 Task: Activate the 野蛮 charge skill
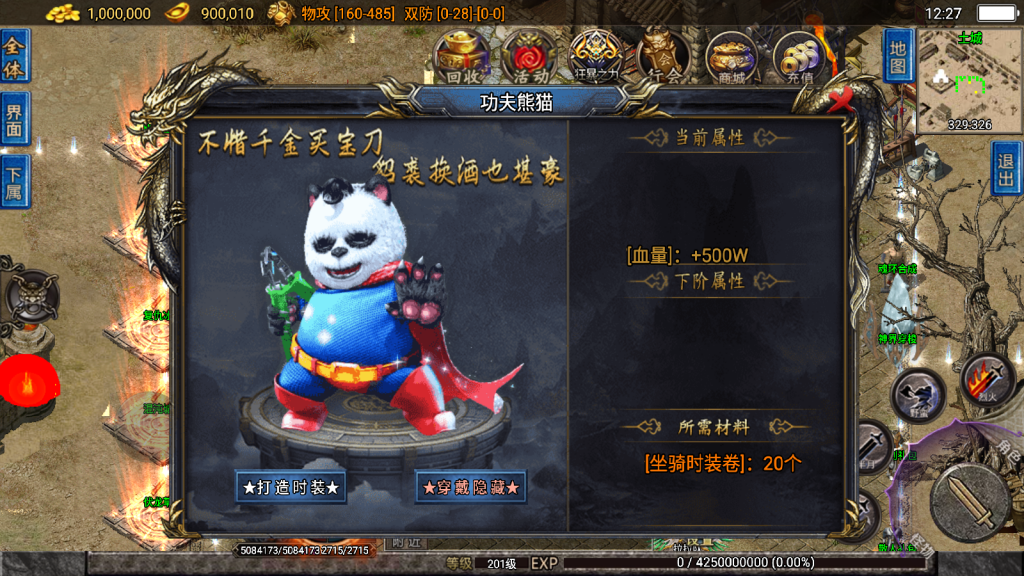click(918, 395)
